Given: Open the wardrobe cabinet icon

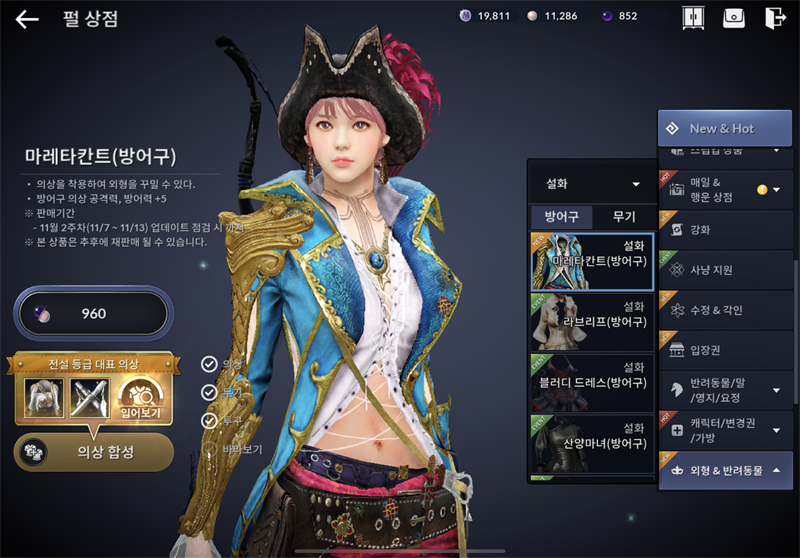Looking at the screenshot, I should tap(692, 18).
